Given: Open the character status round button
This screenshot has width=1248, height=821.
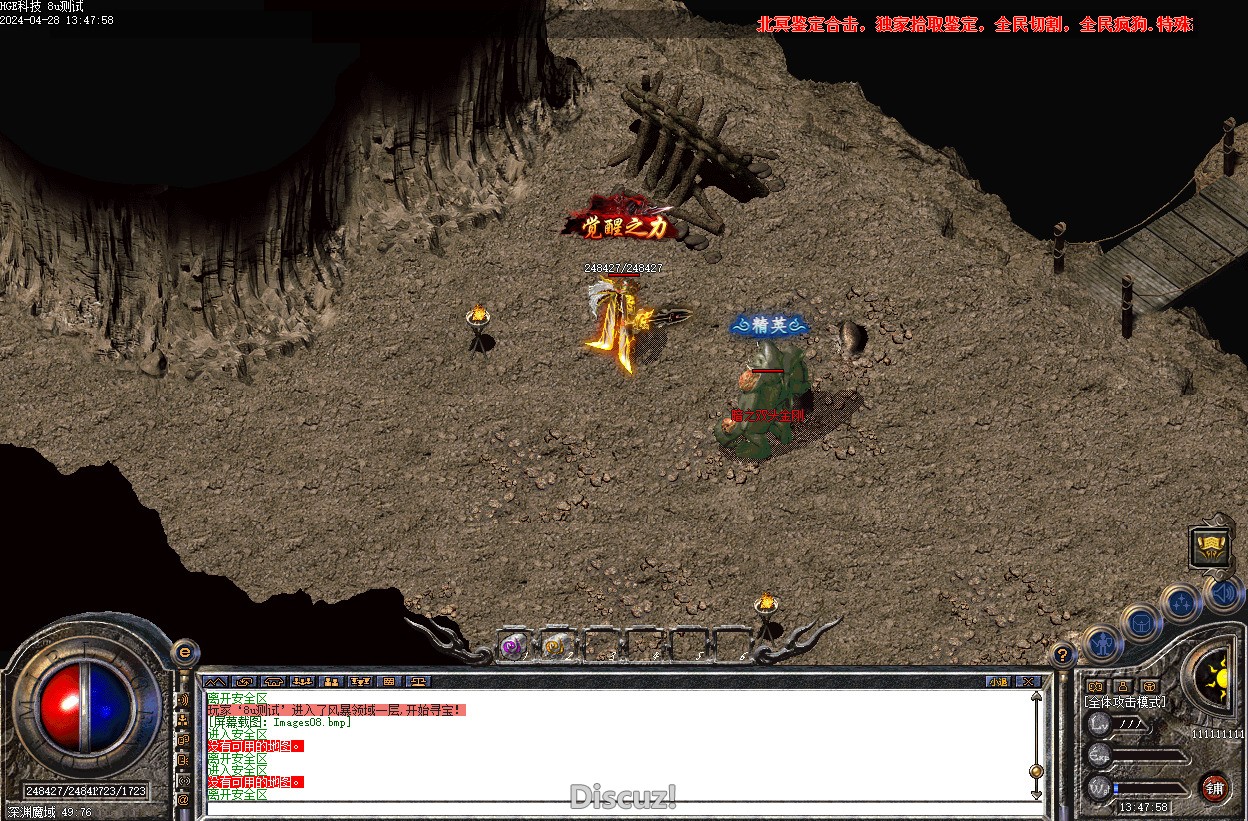Looking at the screenshot, I should [x=1101, y=643].
